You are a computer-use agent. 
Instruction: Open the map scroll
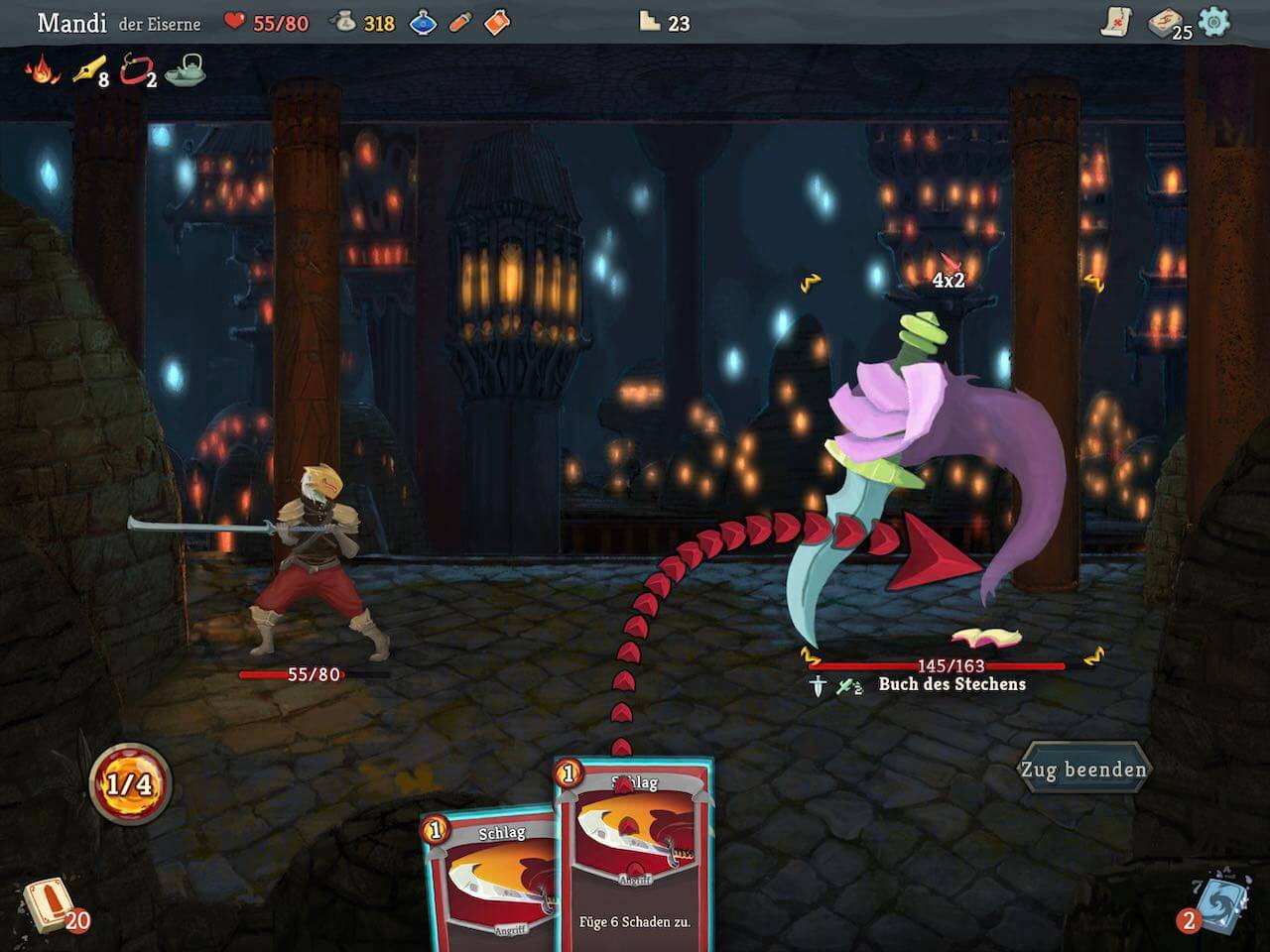(x=1116, y=22)
